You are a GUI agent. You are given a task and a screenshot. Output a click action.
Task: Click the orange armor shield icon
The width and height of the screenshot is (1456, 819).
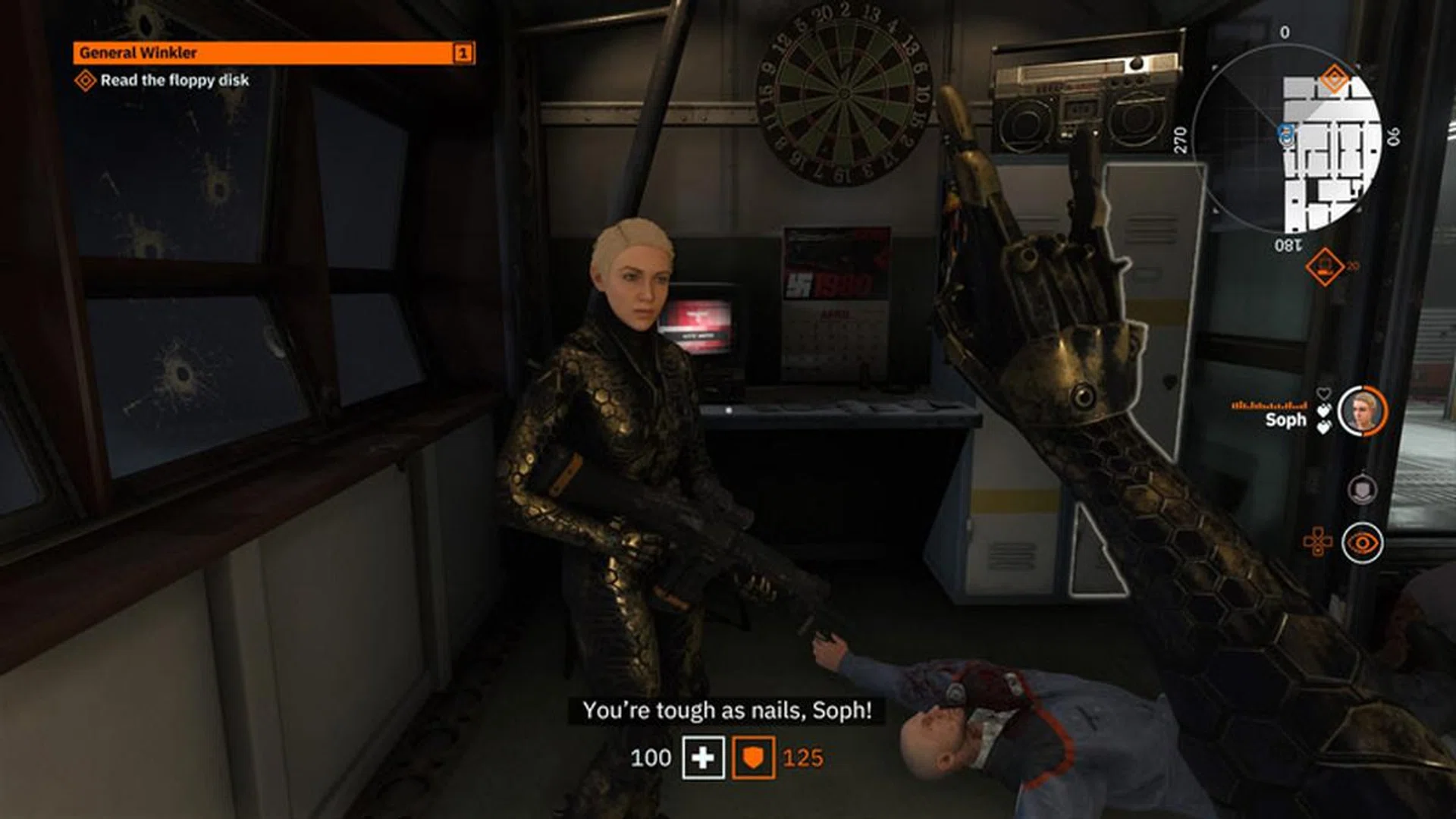point(753,758)
